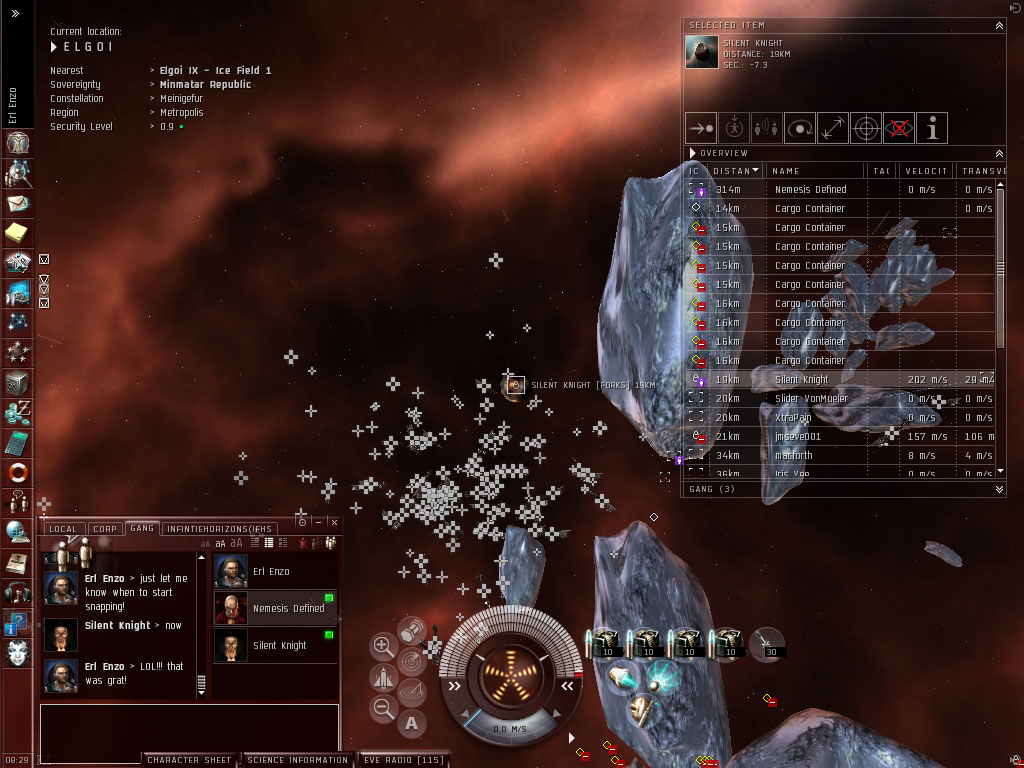Show info for the selected item
1024x768 pixels.
[x=932, y=128]
